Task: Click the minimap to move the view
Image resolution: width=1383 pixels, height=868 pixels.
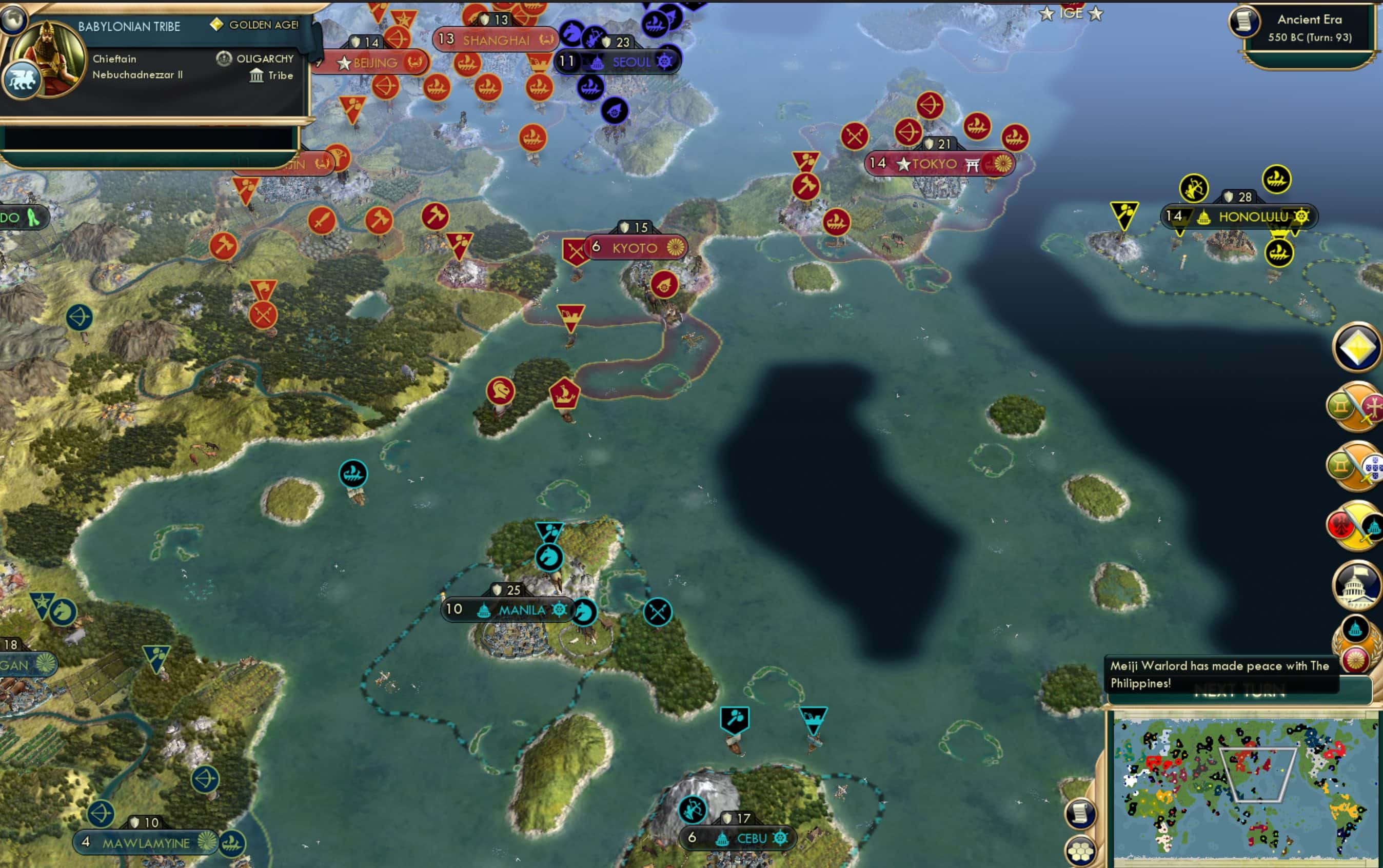Action: (1246, 792)
